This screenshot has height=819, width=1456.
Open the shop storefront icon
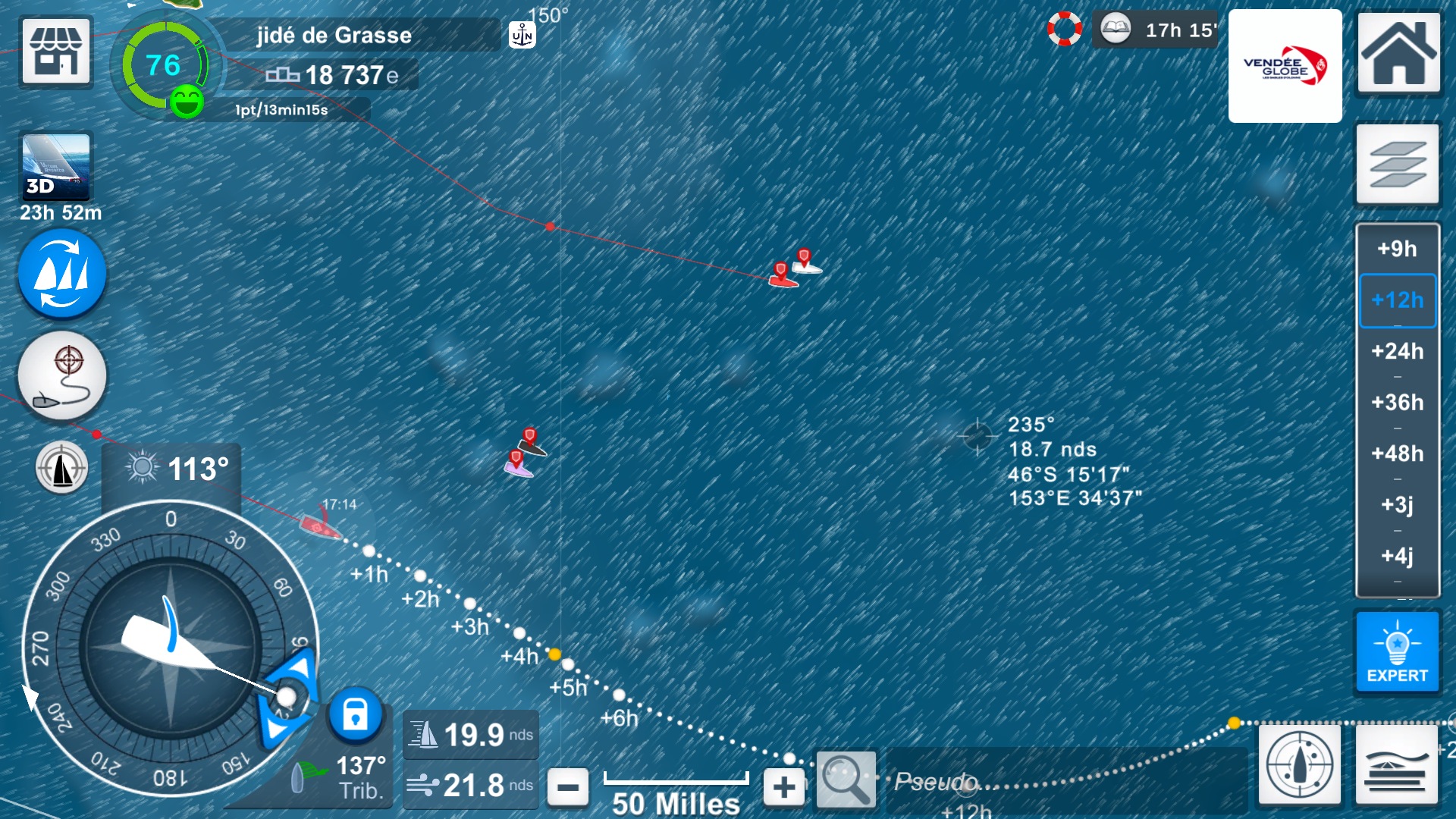pos(56,51)
